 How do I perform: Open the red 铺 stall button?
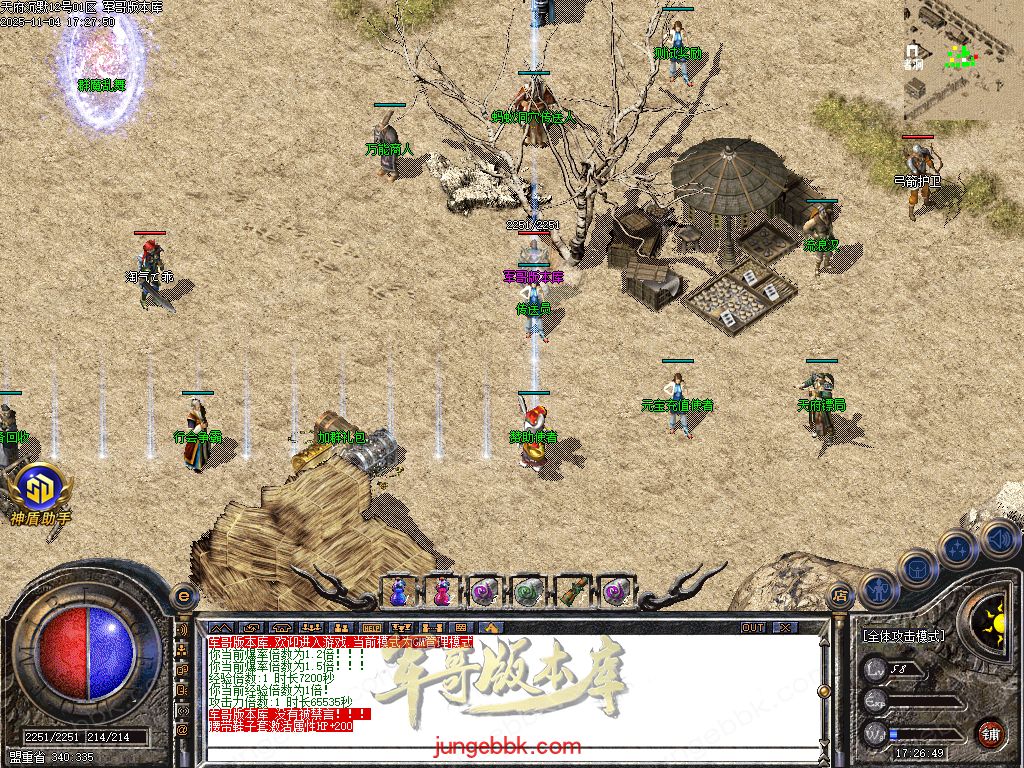click(x=990, y=733)
